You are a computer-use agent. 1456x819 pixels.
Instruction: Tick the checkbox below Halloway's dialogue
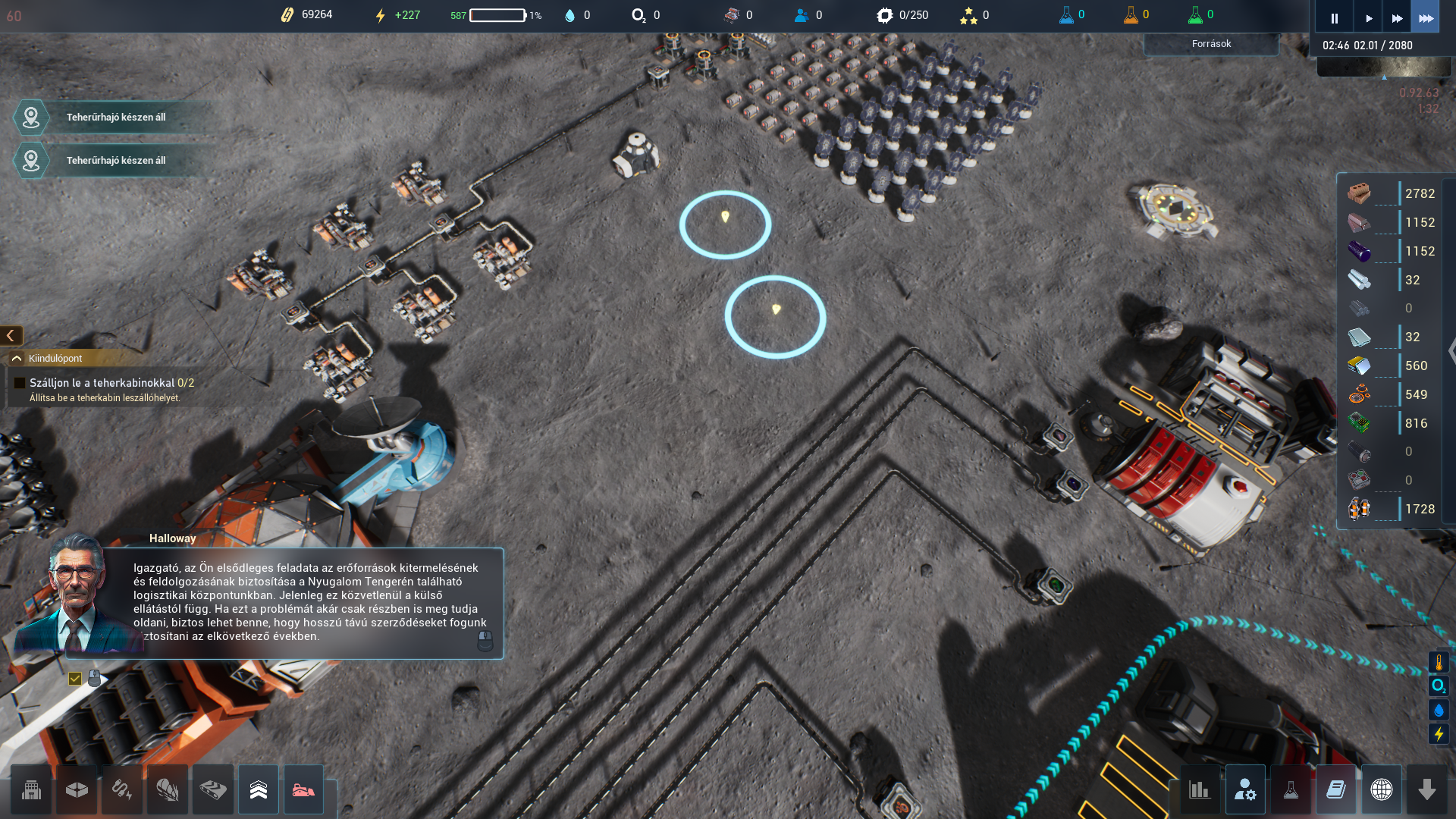click(x=75, y=679)
